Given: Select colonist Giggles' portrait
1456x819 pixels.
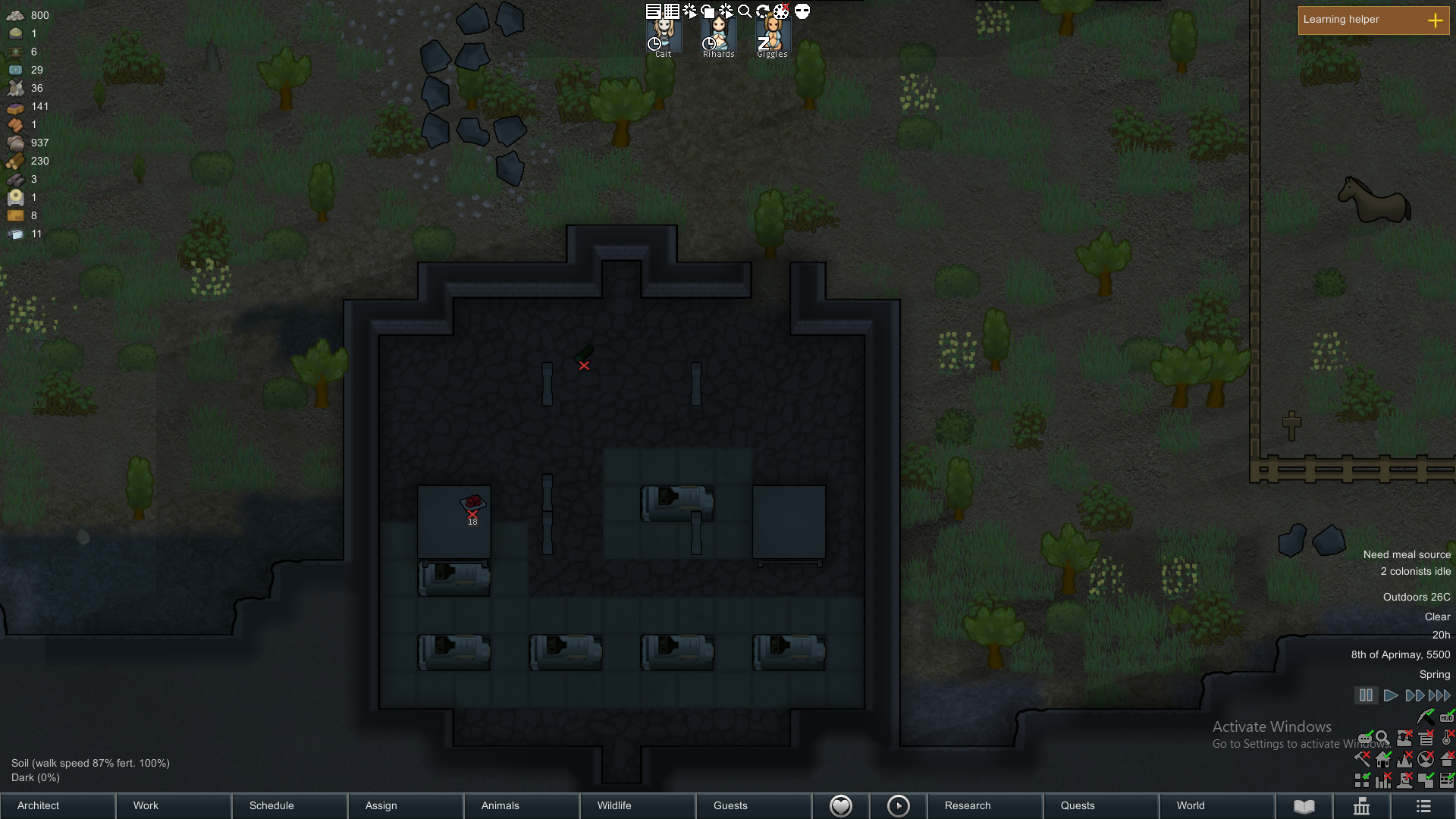Looking at the screenshot, I should 773,36.
